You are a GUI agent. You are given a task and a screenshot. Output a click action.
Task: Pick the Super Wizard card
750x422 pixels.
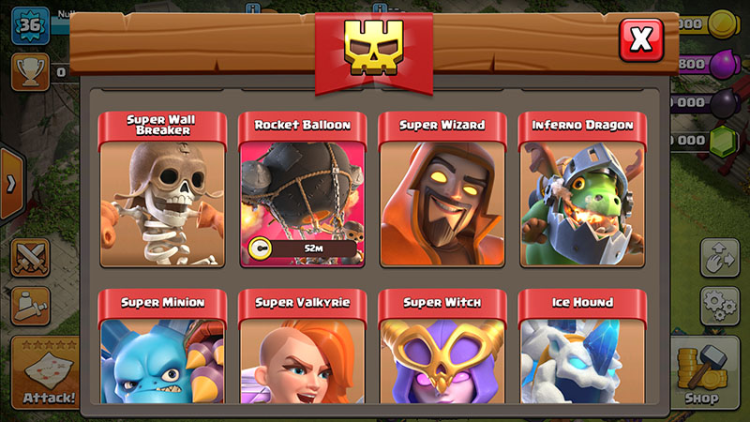pos(442,191)
